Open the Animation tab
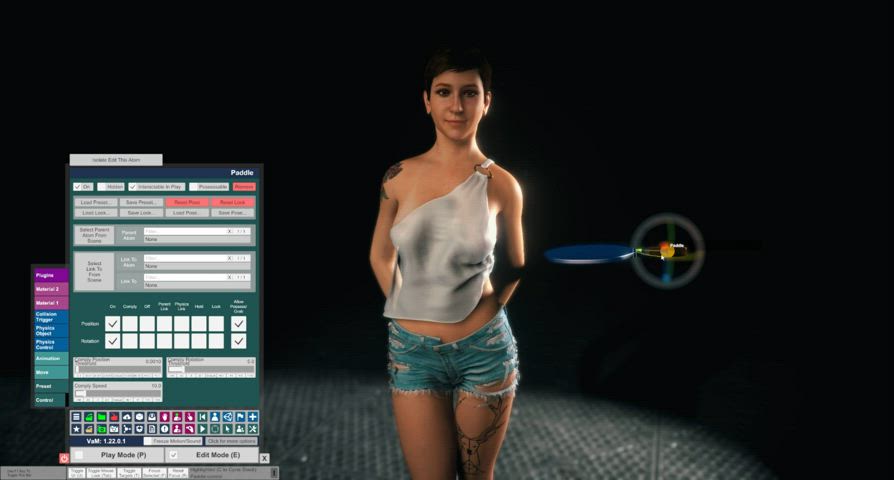The width and height of the screenshot is (894, 480). click(50, 358)
